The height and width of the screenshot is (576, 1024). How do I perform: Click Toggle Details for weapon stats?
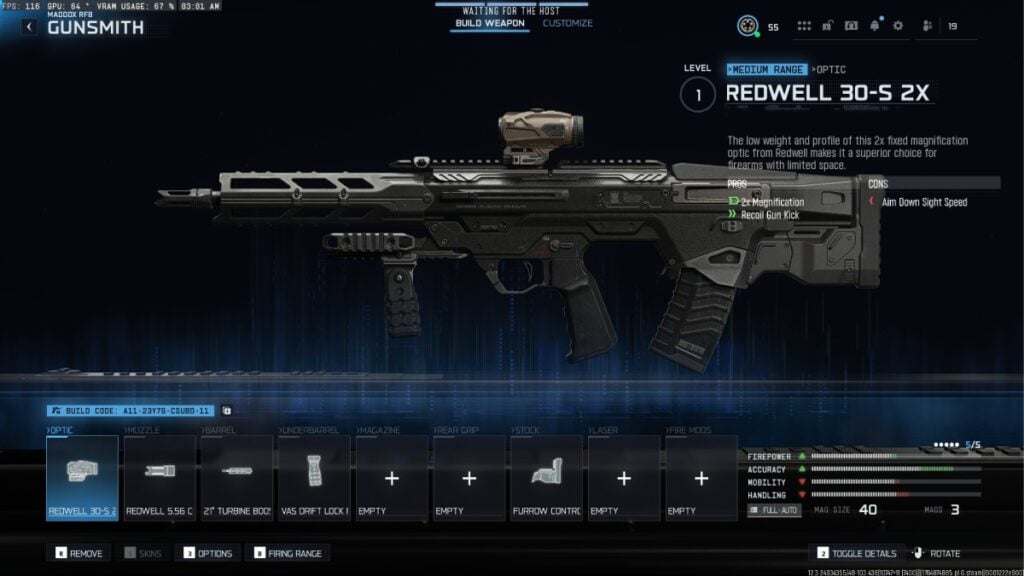(x=855, y=553)
